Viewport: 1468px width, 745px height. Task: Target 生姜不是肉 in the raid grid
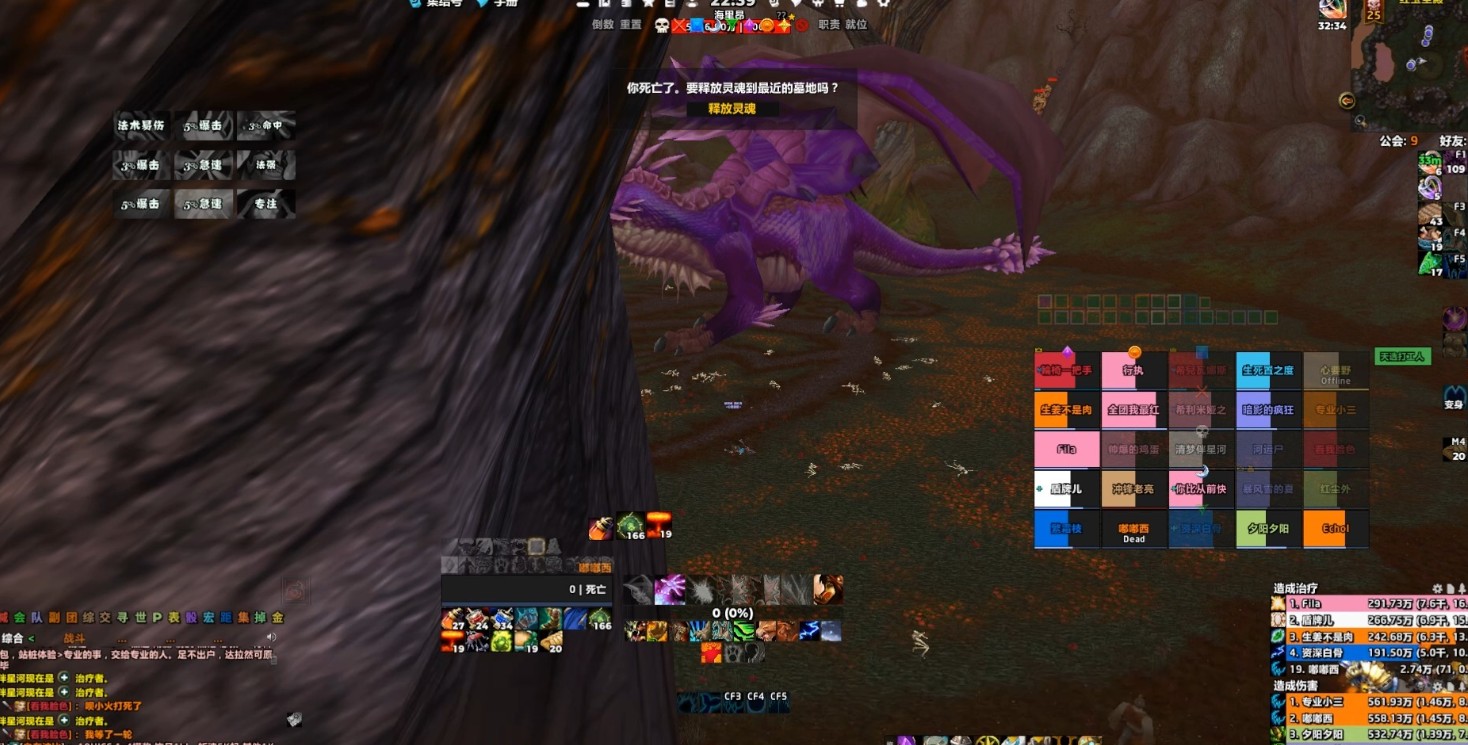(x=1066, y=410)
